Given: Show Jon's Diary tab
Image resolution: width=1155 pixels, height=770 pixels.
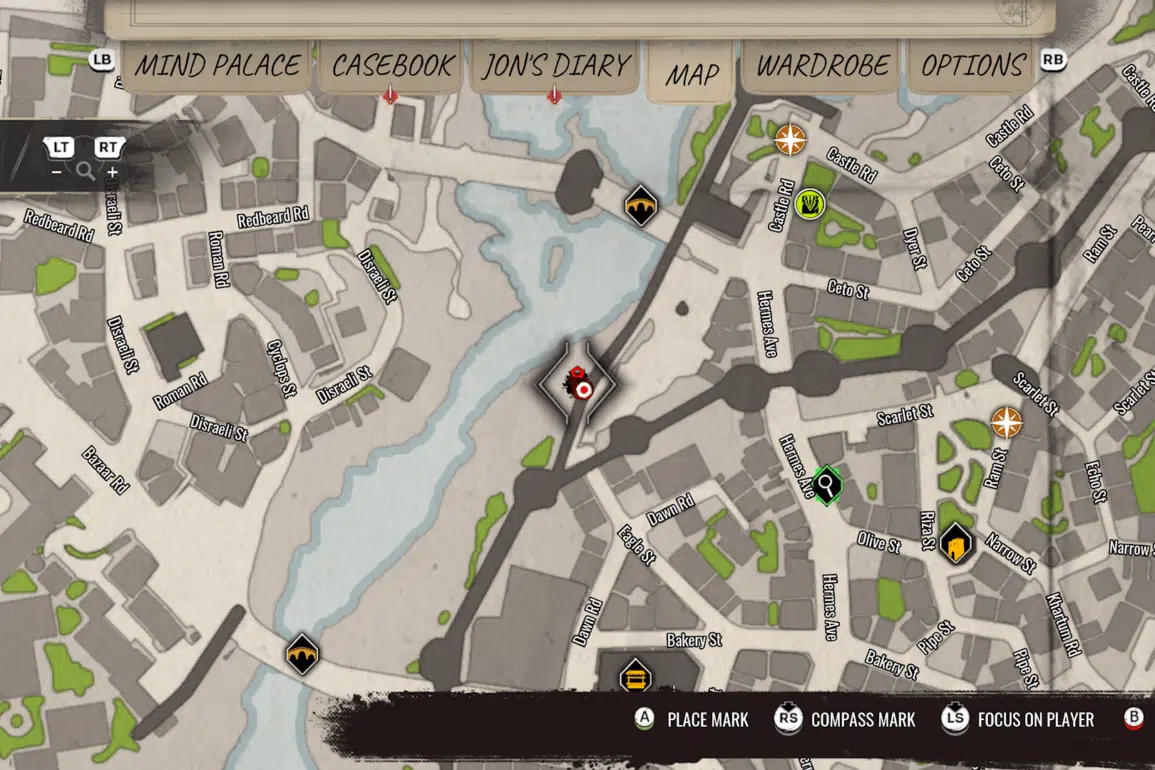Looking at the screenshot, I should tap(556, 66).
